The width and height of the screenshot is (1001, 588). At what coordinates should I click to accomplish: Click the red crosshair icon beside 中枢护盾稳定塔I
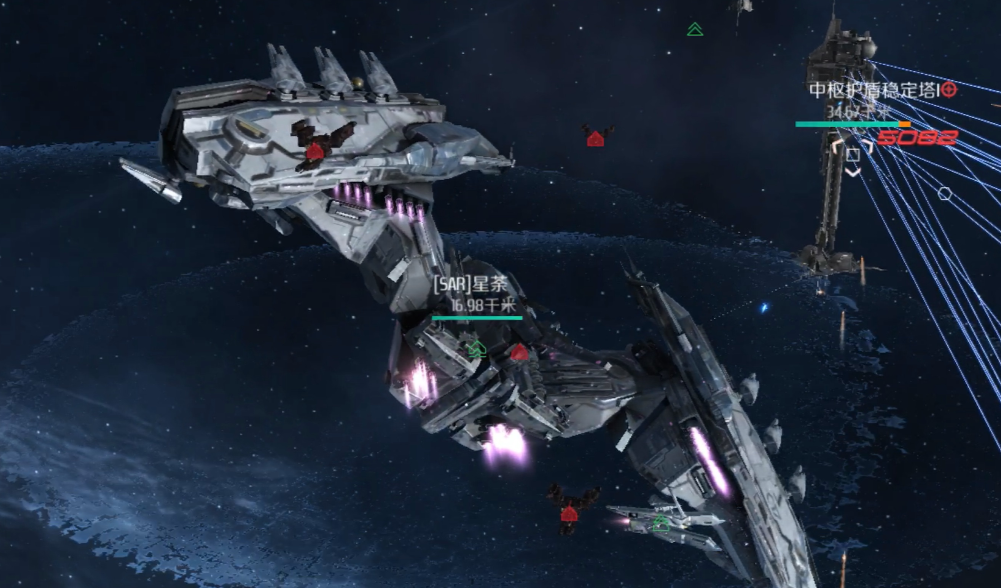click(949, 90)
